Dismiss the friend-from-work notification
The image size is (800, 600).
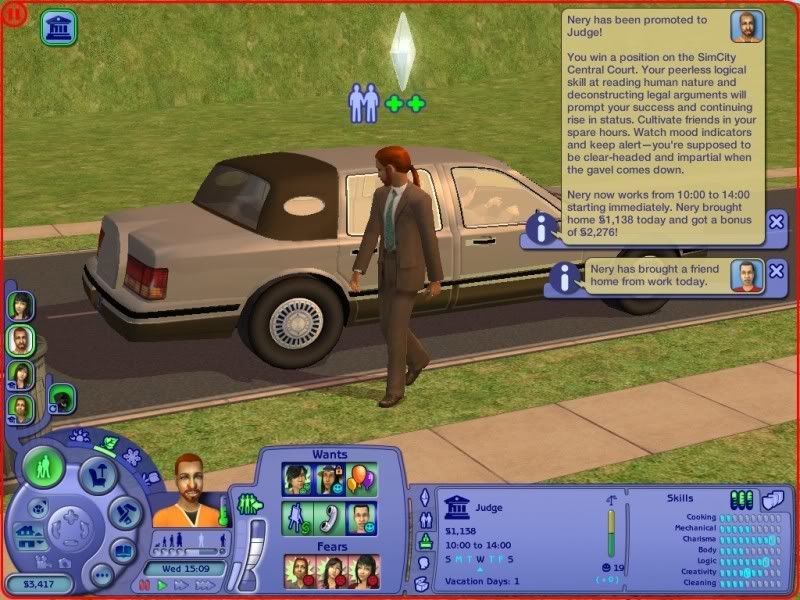tap(777, 271)
